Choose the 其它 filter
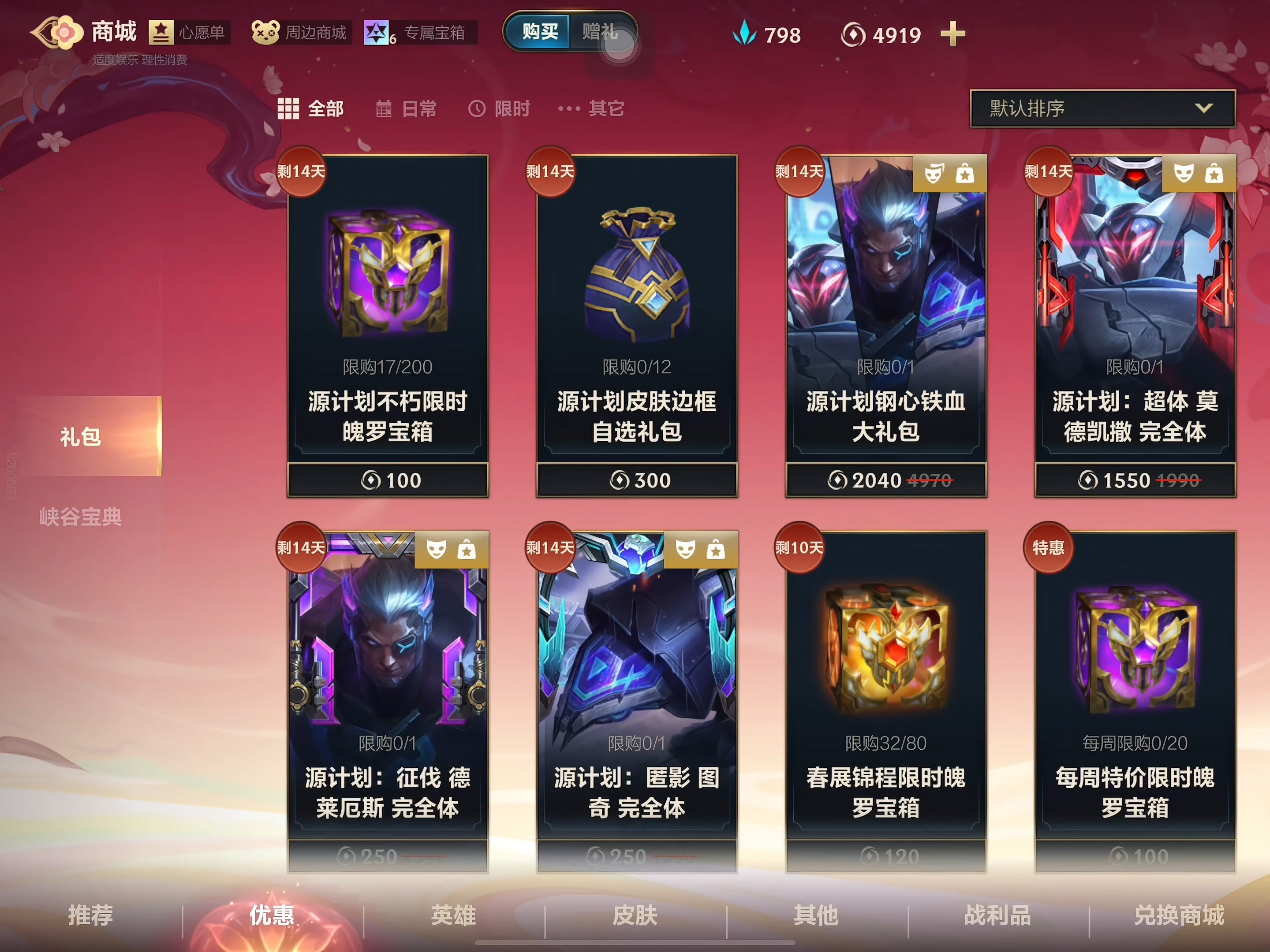The image size is (1270, 952). (x=591, y=108)
